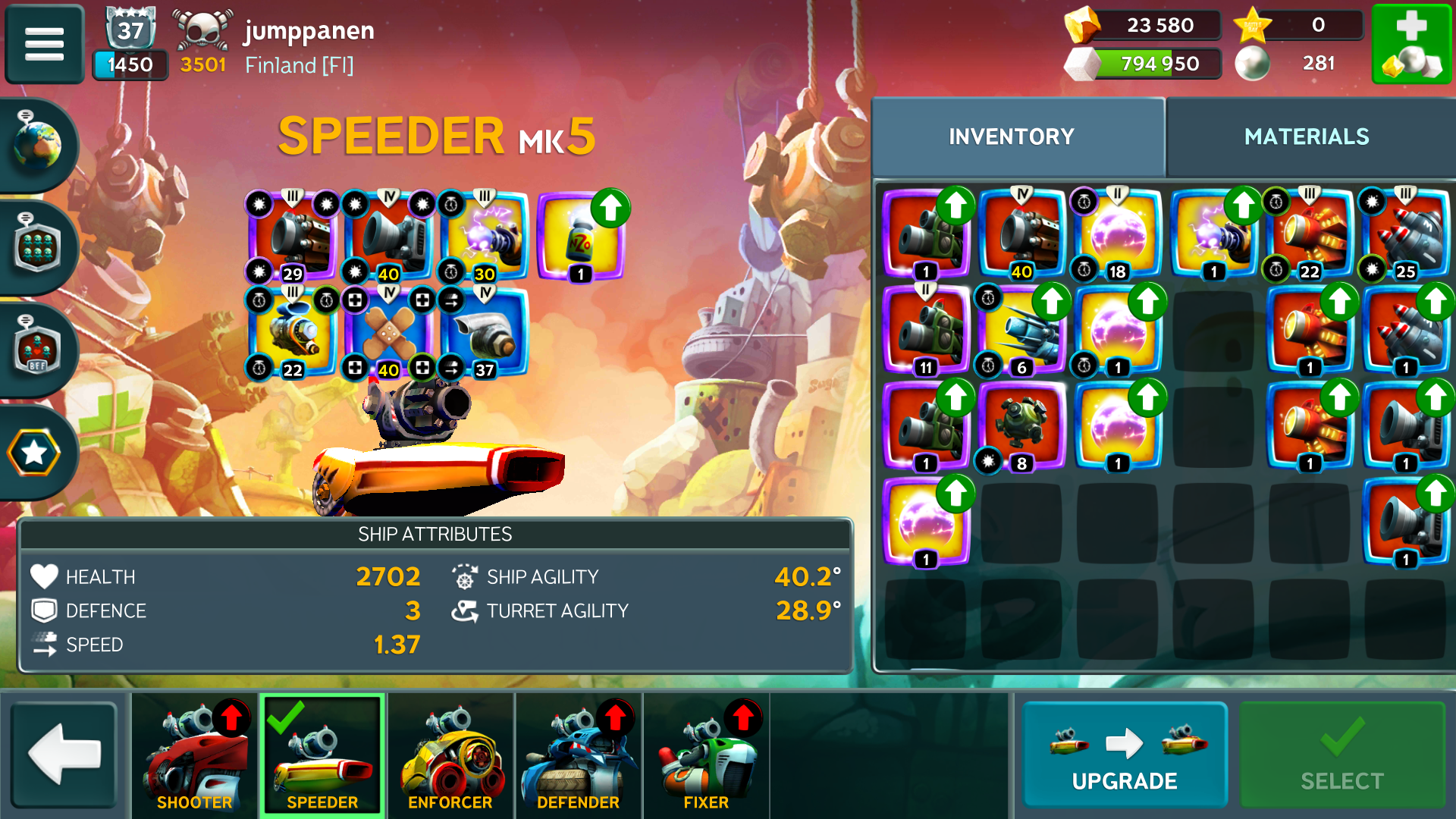Select the inventory missile launcher level 25
1456x819 pixels.
1405,235
